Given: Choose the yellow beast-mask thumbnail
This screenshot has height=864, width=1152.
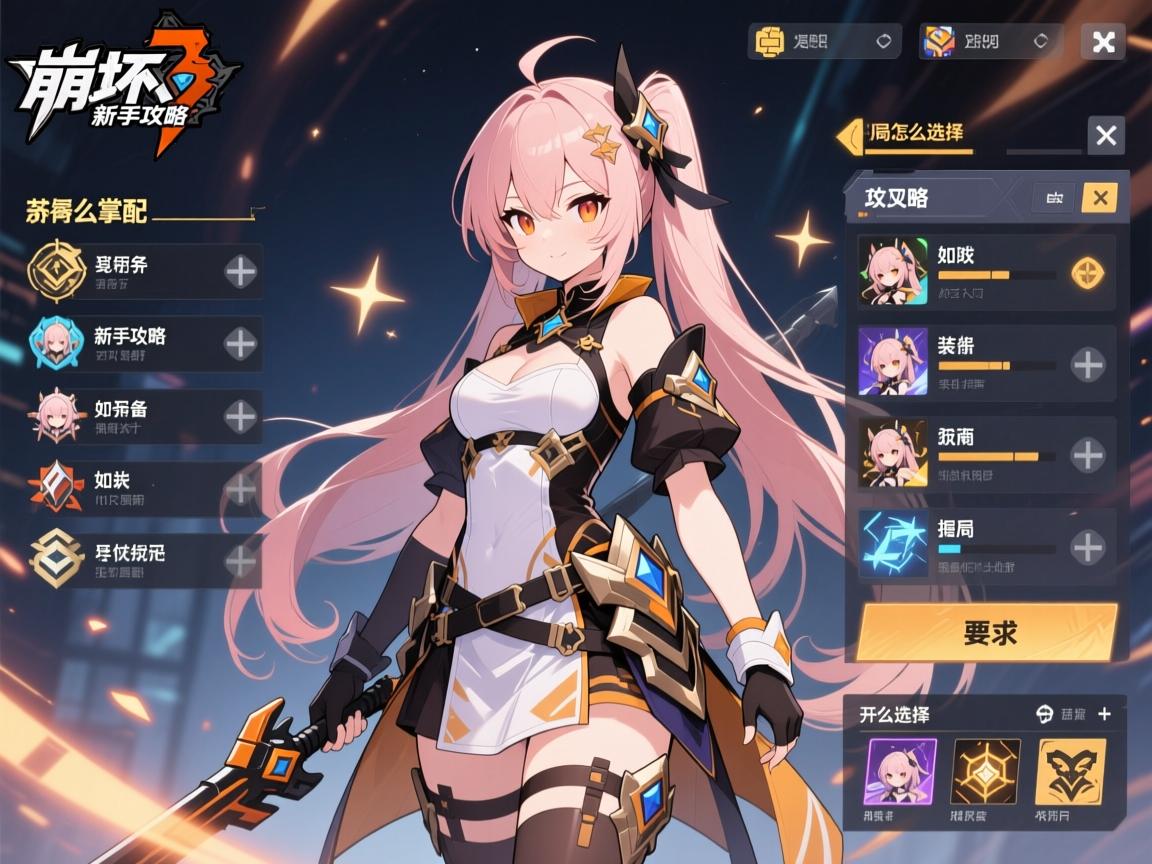Looking at the screenshot, I should (1071, 772).
